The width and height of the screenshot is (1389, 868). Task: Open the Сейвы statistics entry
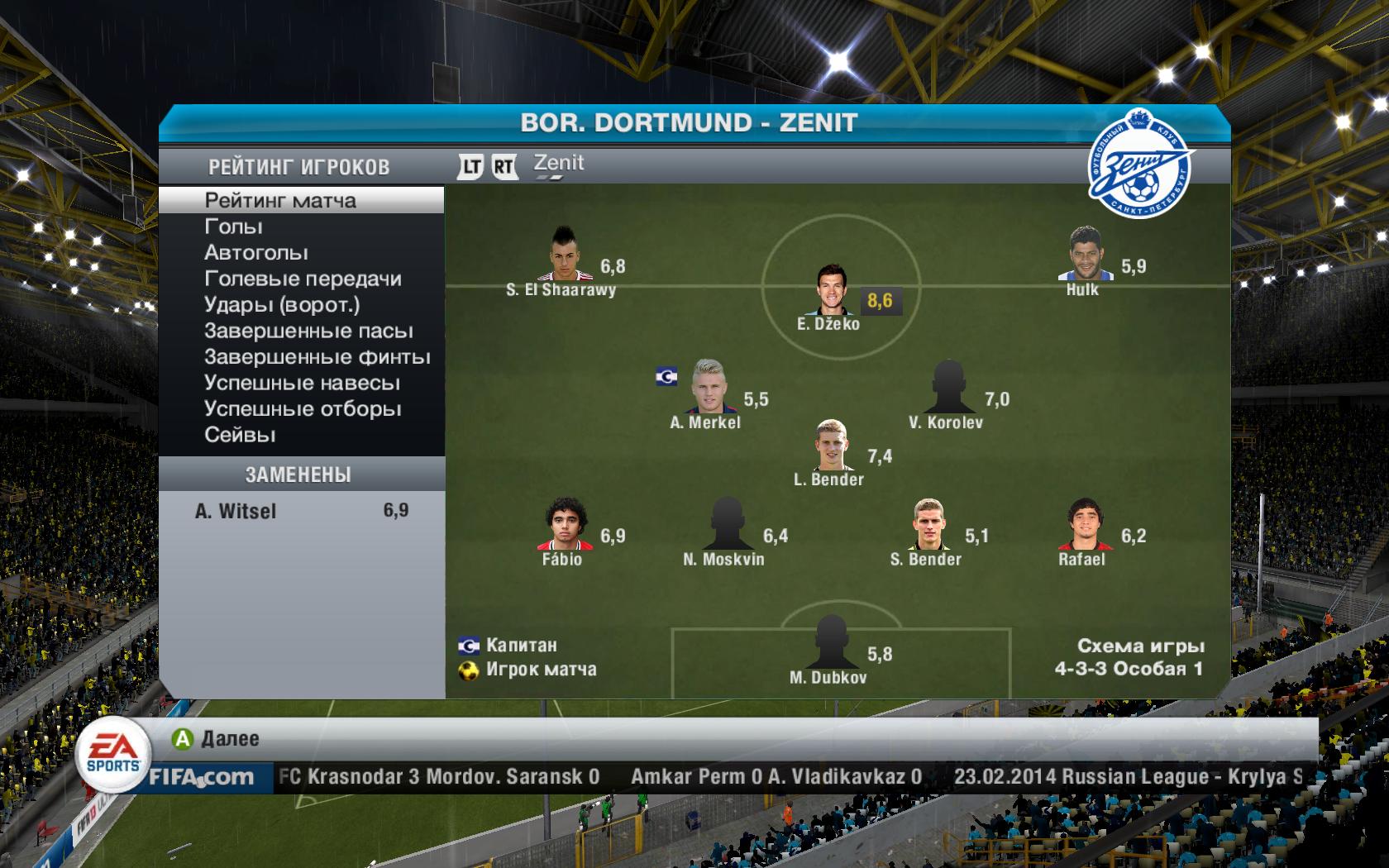(x=240, y=435)
